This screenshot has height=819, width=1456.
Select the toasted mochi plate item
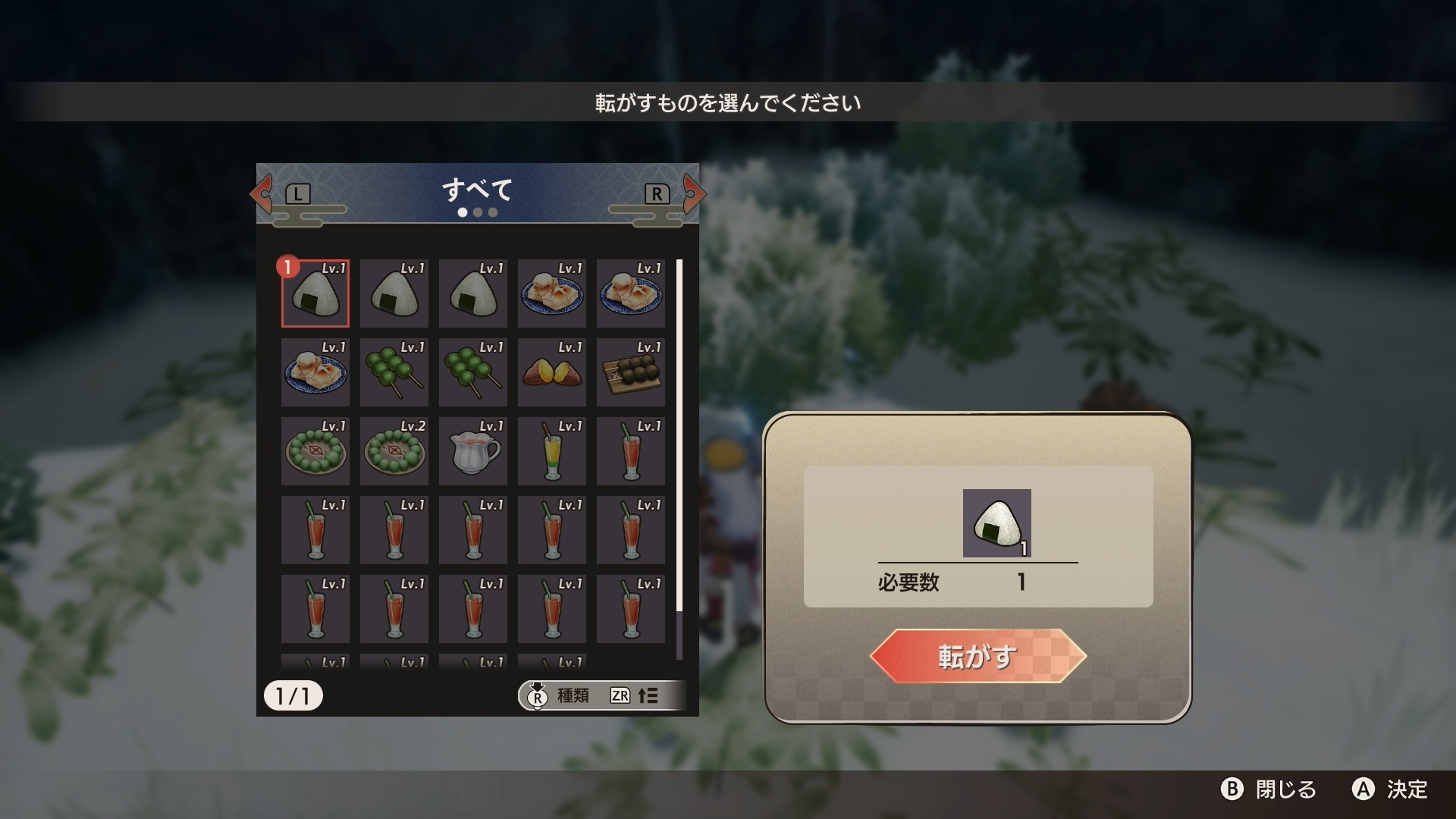pos(551,294)
